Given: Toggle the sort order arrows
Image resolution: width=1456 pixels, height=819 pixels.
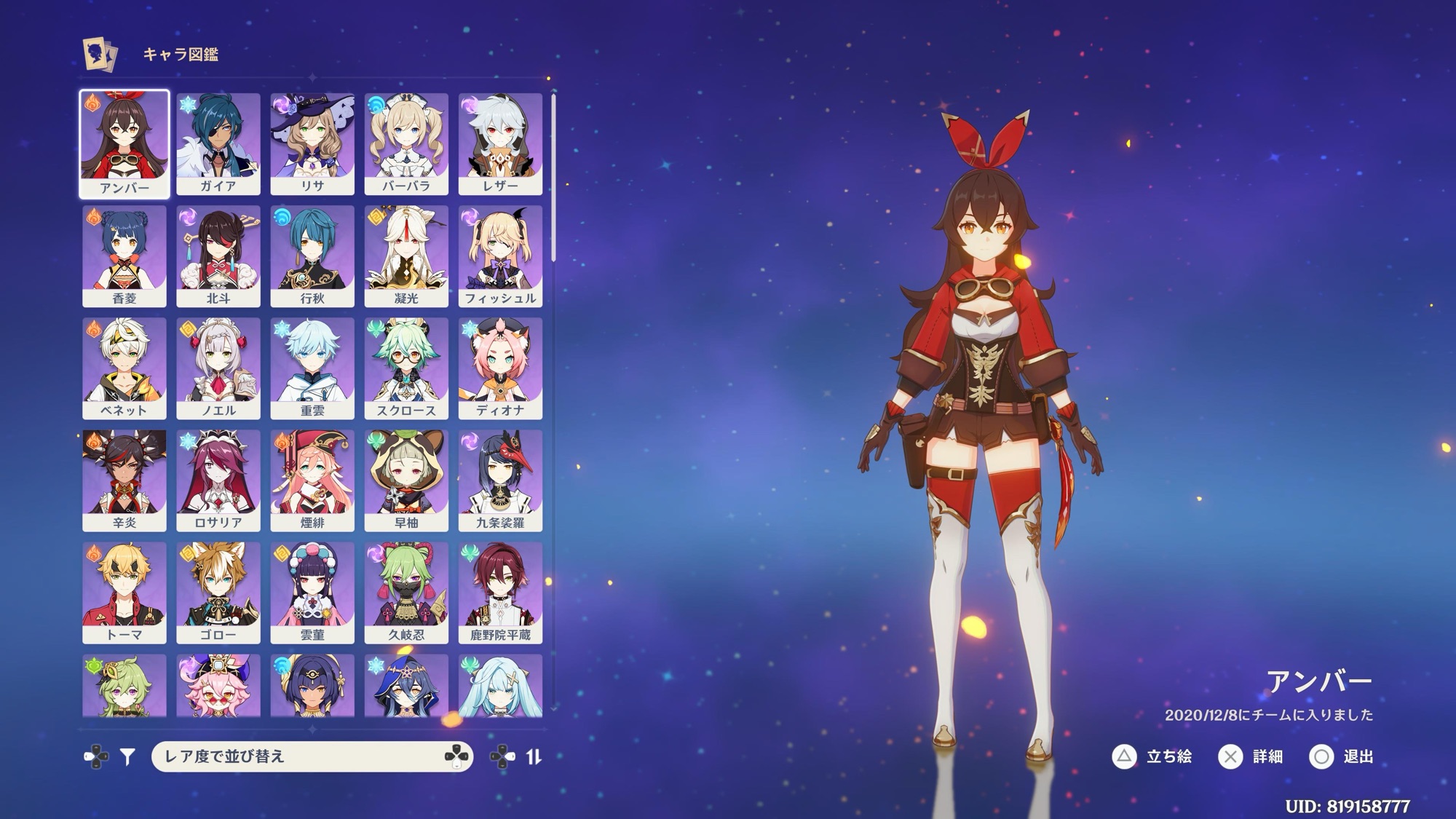Looking at the screenshot, I should 534,757.
